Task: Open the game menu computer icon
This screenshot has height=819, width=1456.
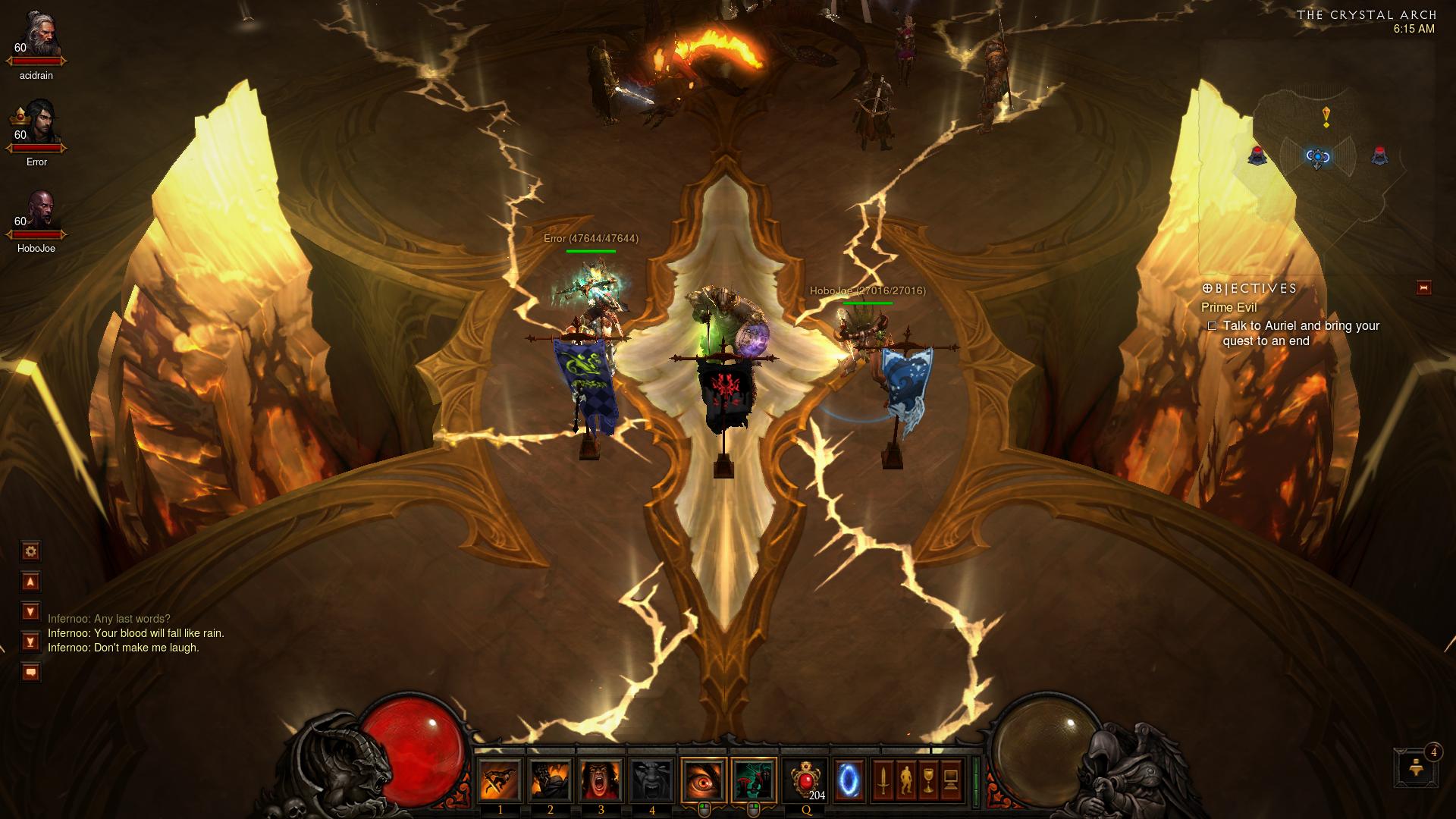Action: tap(949, 781)
